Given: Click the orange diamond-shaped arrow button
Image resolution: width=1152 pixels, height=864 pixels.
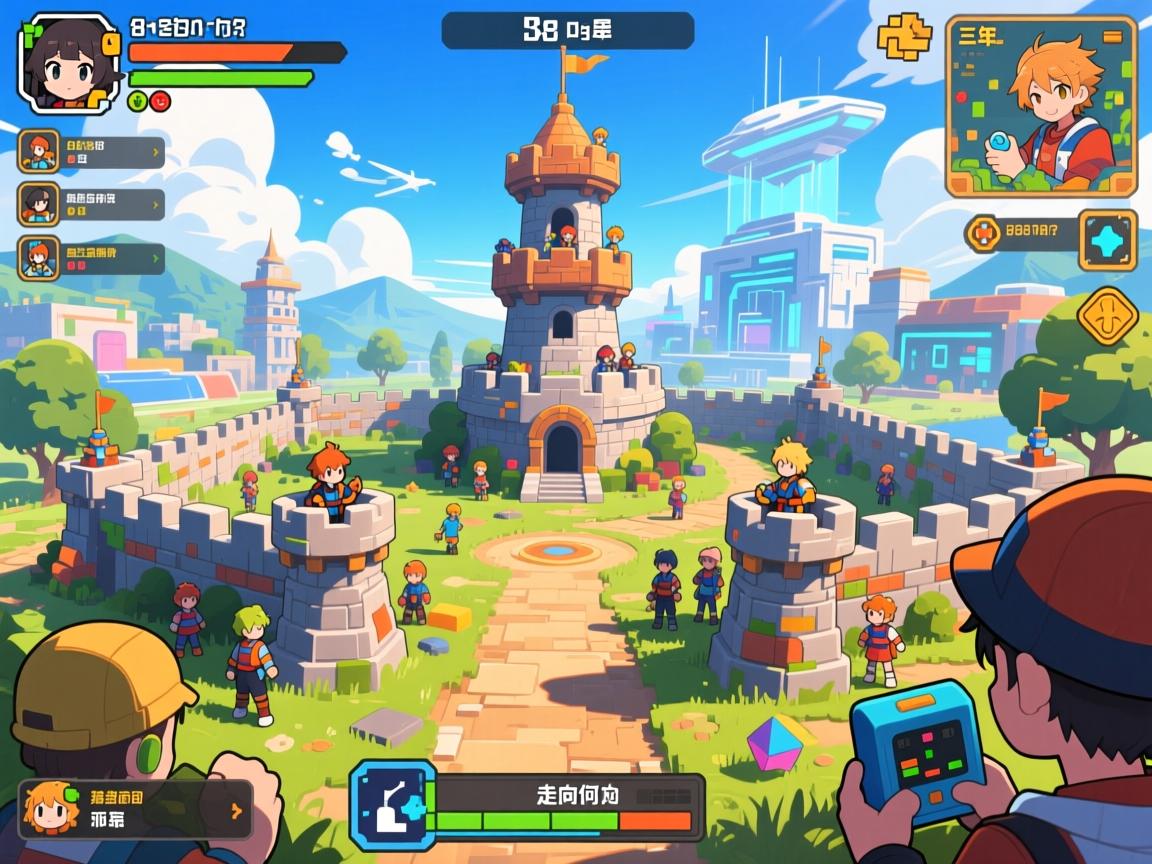Looking at the screenshot, I should (x=1108, y=317).
